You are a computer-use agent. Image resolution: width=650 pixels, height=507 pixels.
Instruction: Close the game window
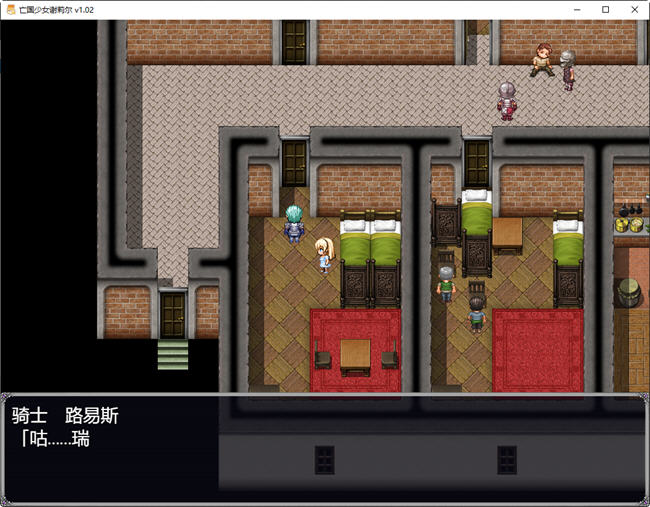[x=633, y=9]
